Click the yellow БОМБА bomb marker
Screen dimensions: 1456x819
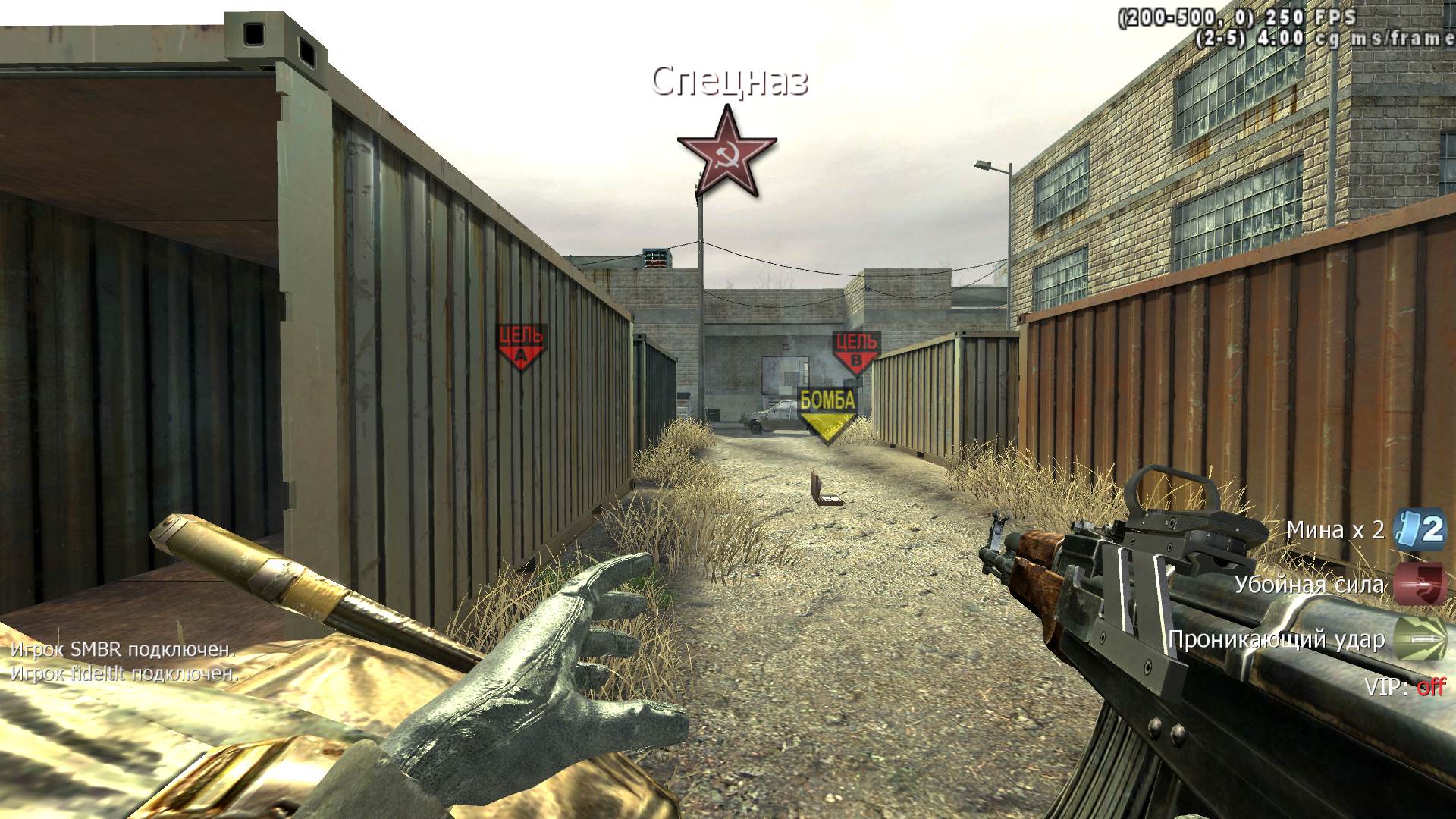827,414
